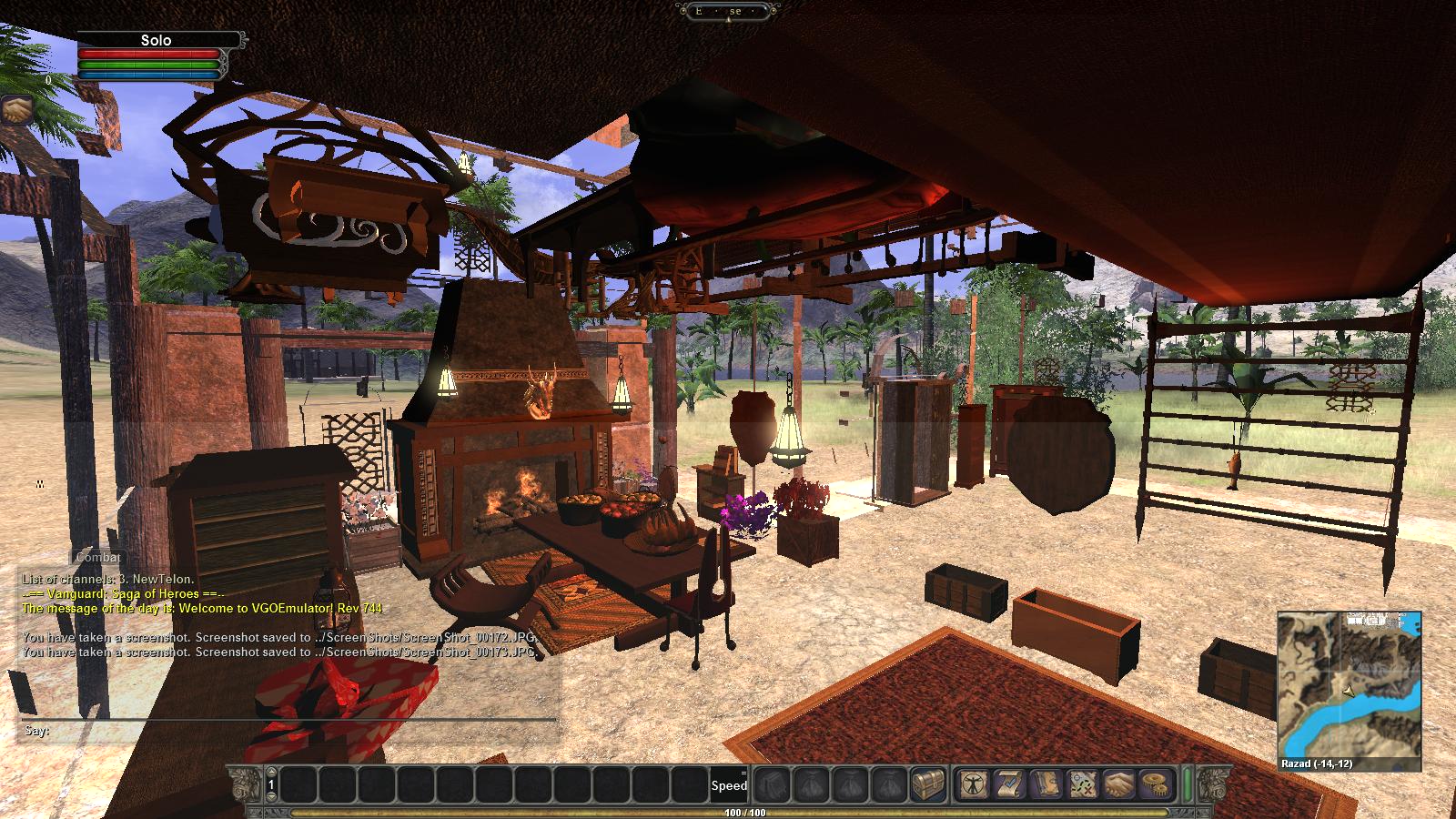Click the compass bar at top

pyautogui.click(x=728, y=11)
